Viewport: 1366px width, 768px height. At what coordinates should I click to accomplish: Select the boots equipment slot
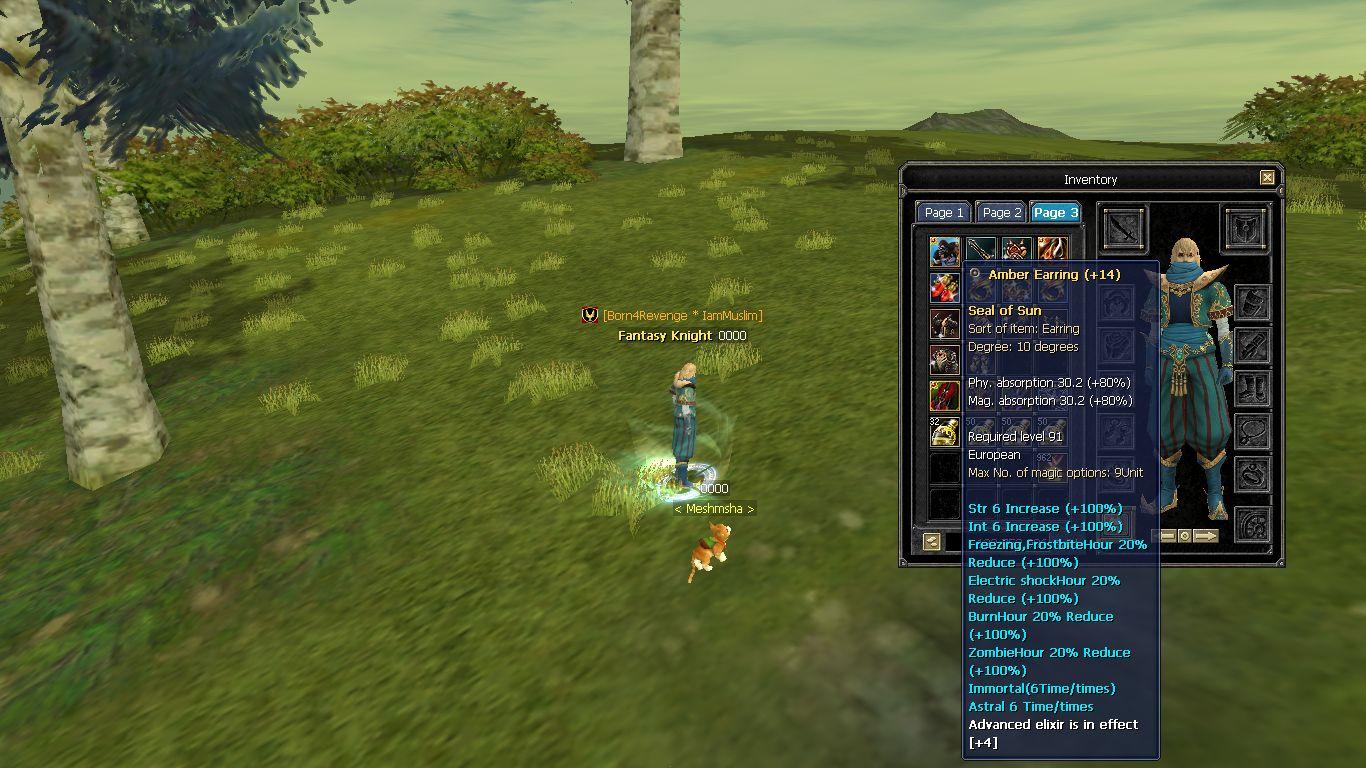(x=1252, y=389)
